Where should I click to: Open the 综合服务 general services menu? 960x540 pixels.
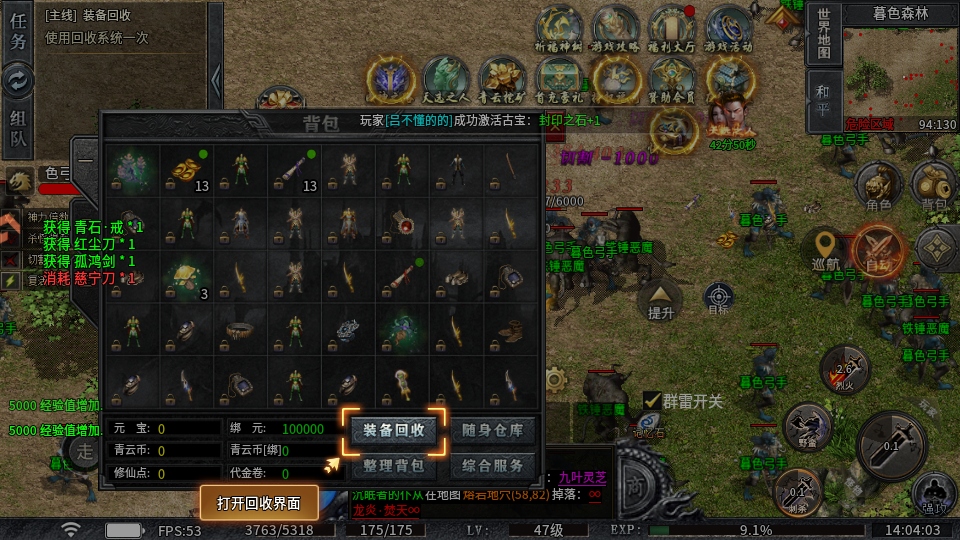coord(493,466)
